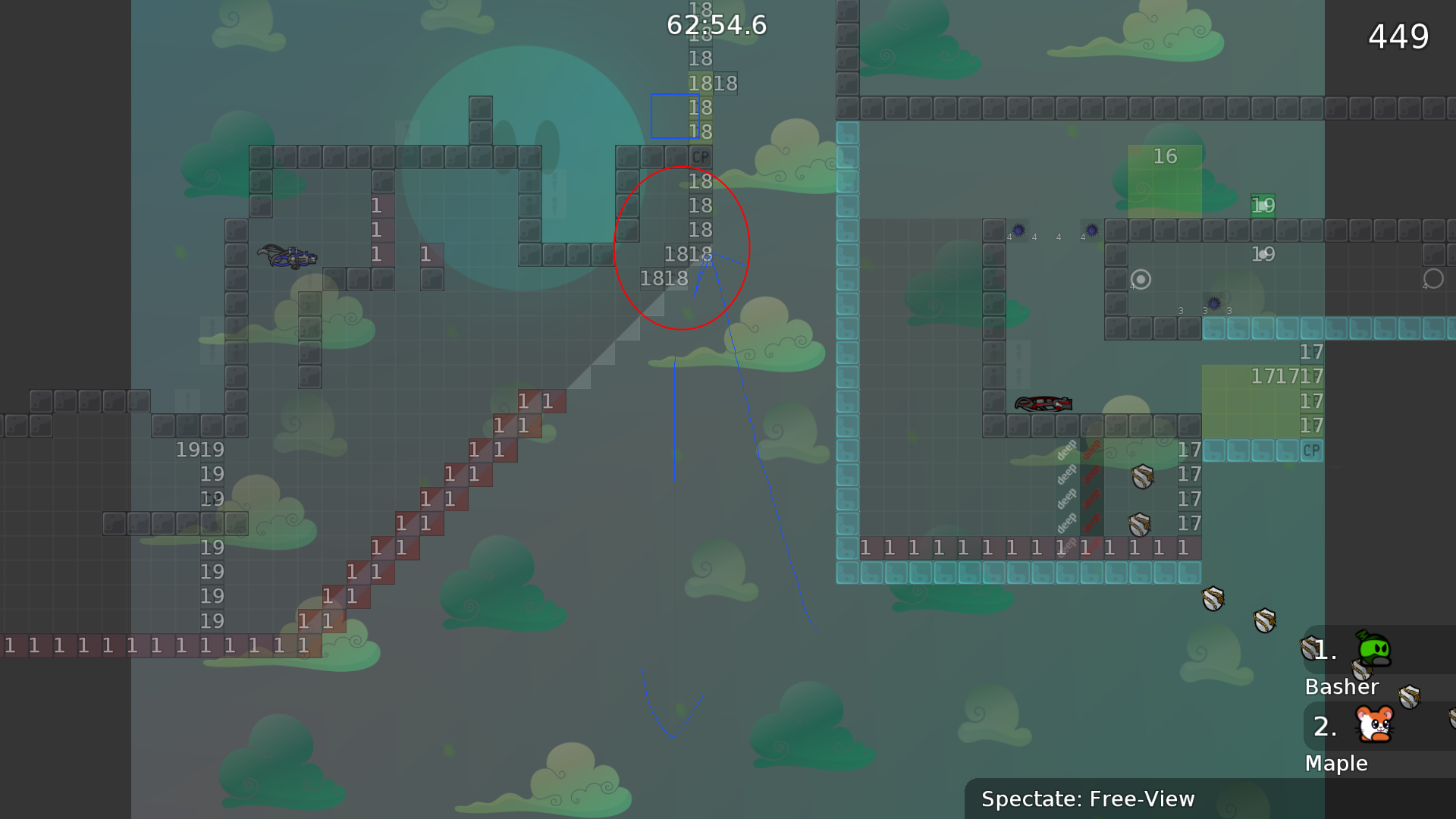Click the race timer showing 62:54.6
This screenshot has width=1456, height=819.
coord(715,25)
